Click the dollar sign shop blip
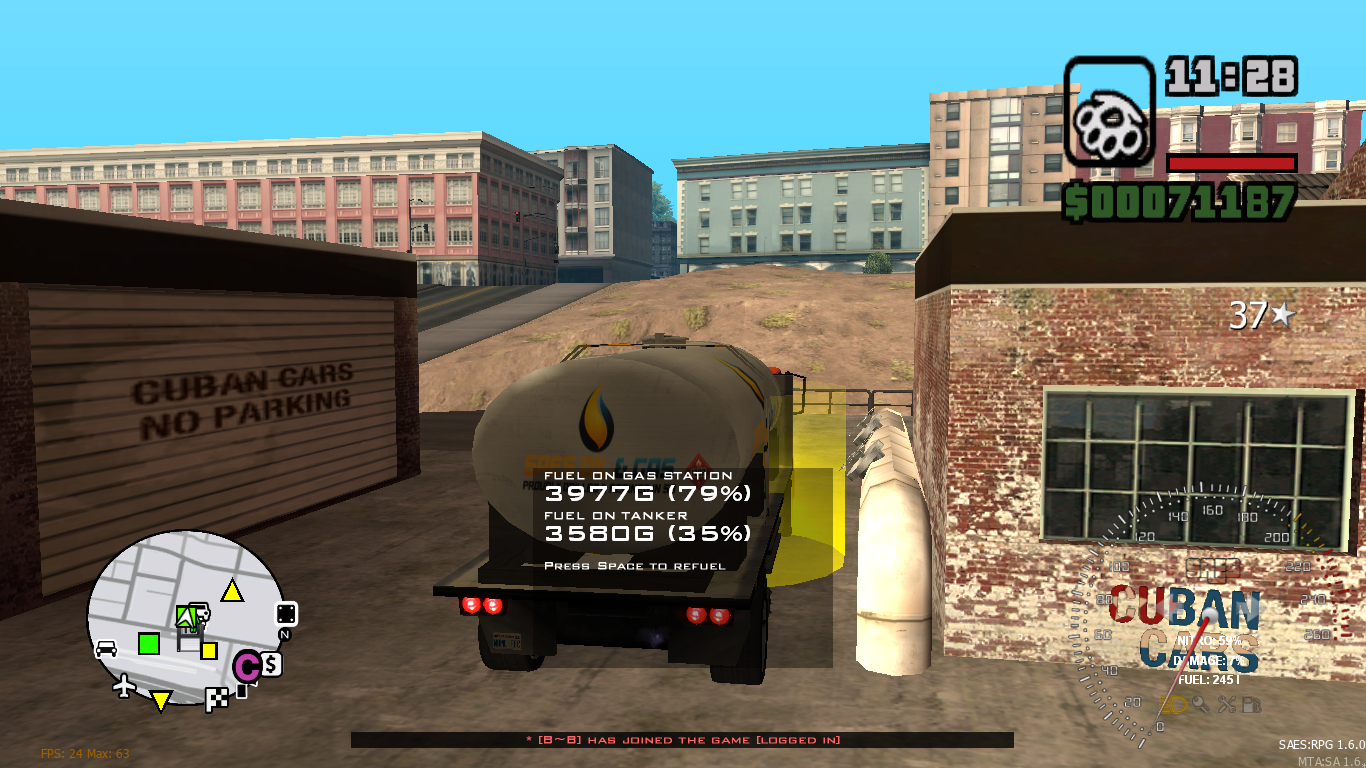This screenshot has width=1366, height=768. [x=270, y=663]
